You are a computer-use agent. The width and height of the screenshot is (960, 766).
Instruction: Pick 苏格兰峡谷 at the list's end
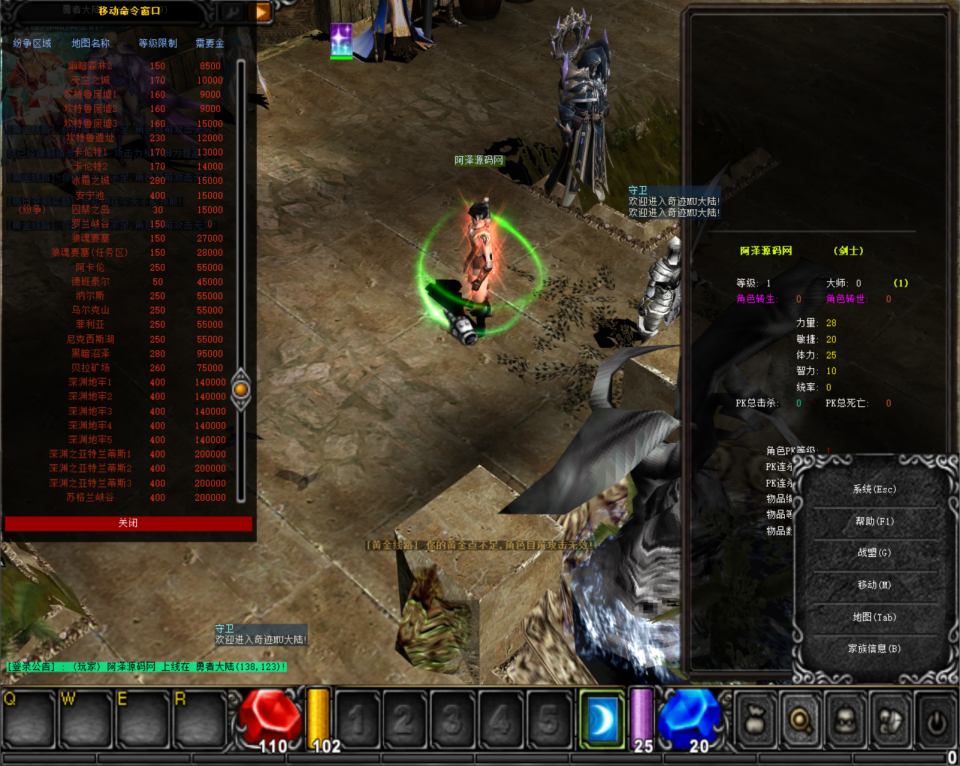tap(90, 498)
